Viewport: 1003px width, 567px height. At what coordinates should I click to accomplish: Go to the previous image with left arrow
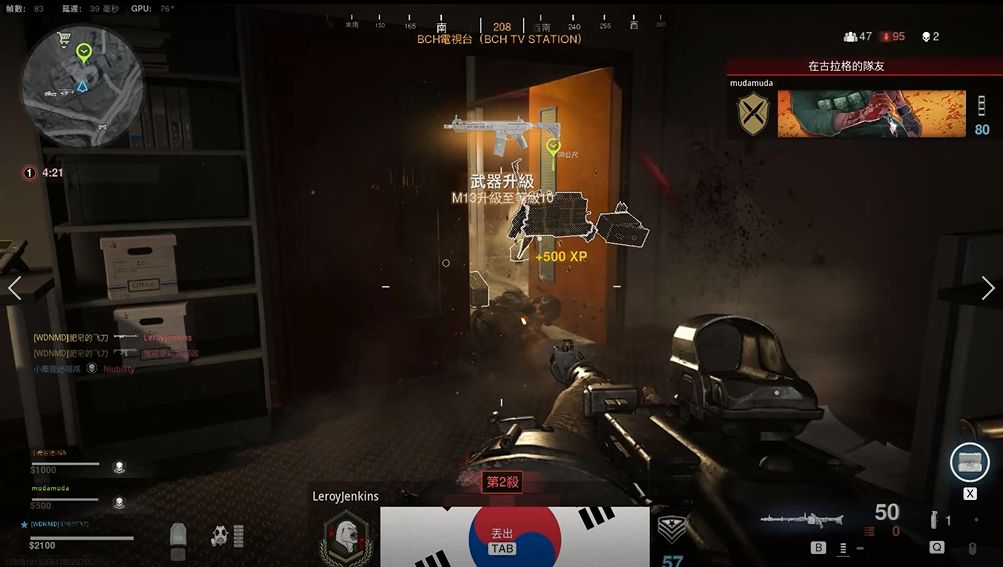coord(14,288)
